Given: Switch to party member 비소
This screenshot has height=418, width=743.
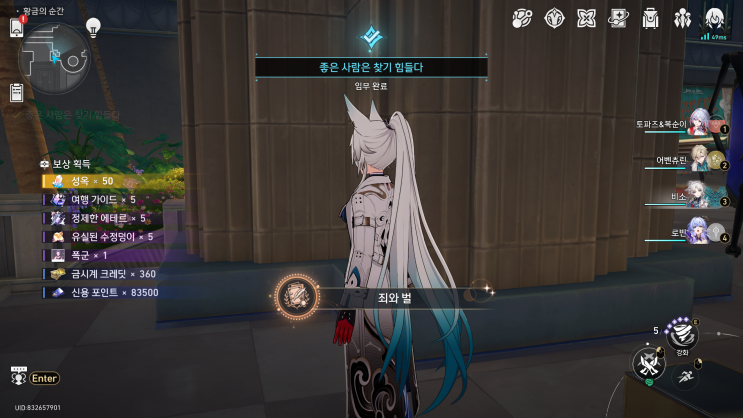Looking at the screenshot, I should (700, 195).
